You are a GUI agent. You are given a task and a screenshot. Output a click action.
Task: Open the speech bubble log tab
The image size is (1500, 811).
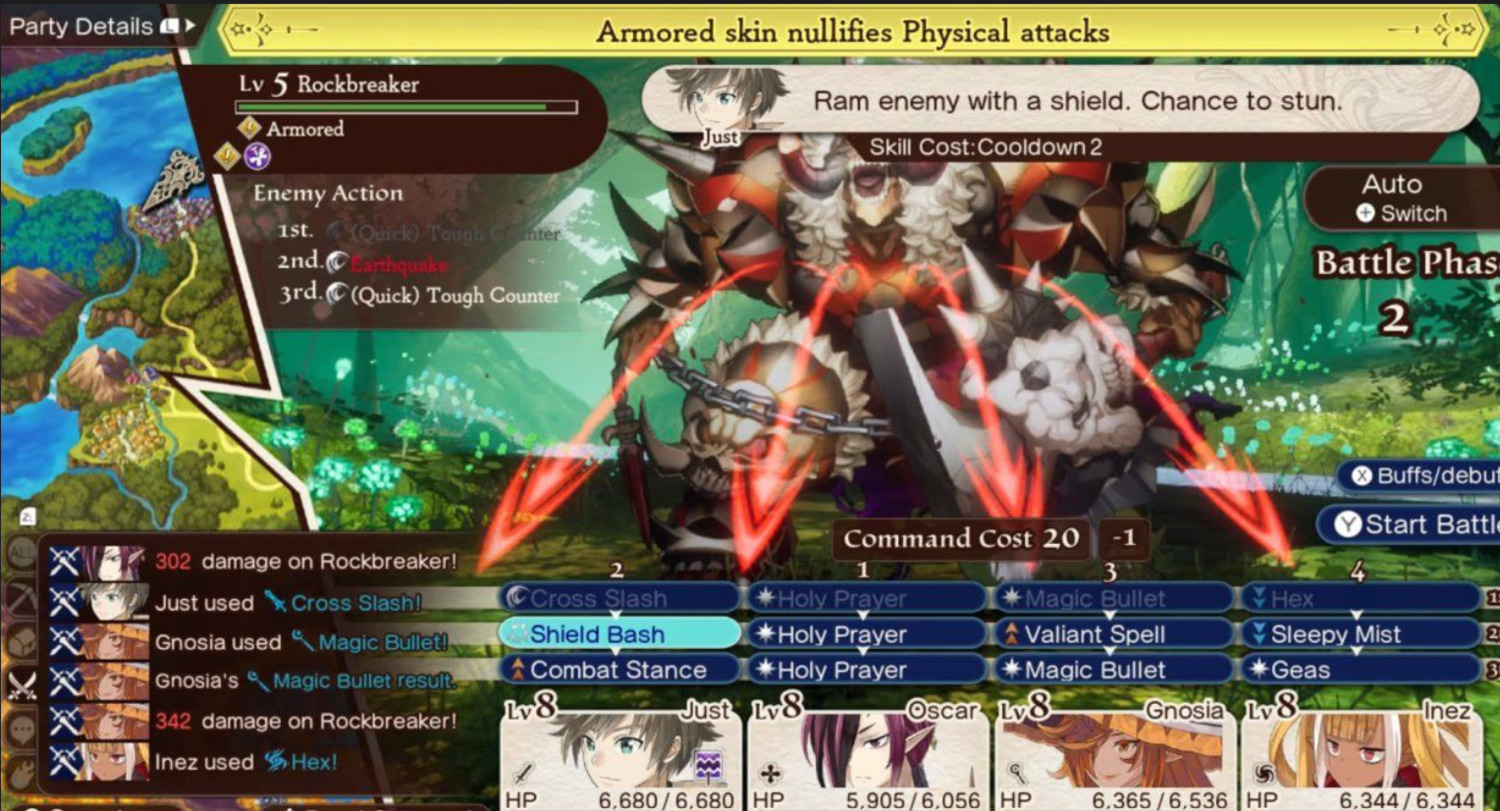[x=19, y=729]
